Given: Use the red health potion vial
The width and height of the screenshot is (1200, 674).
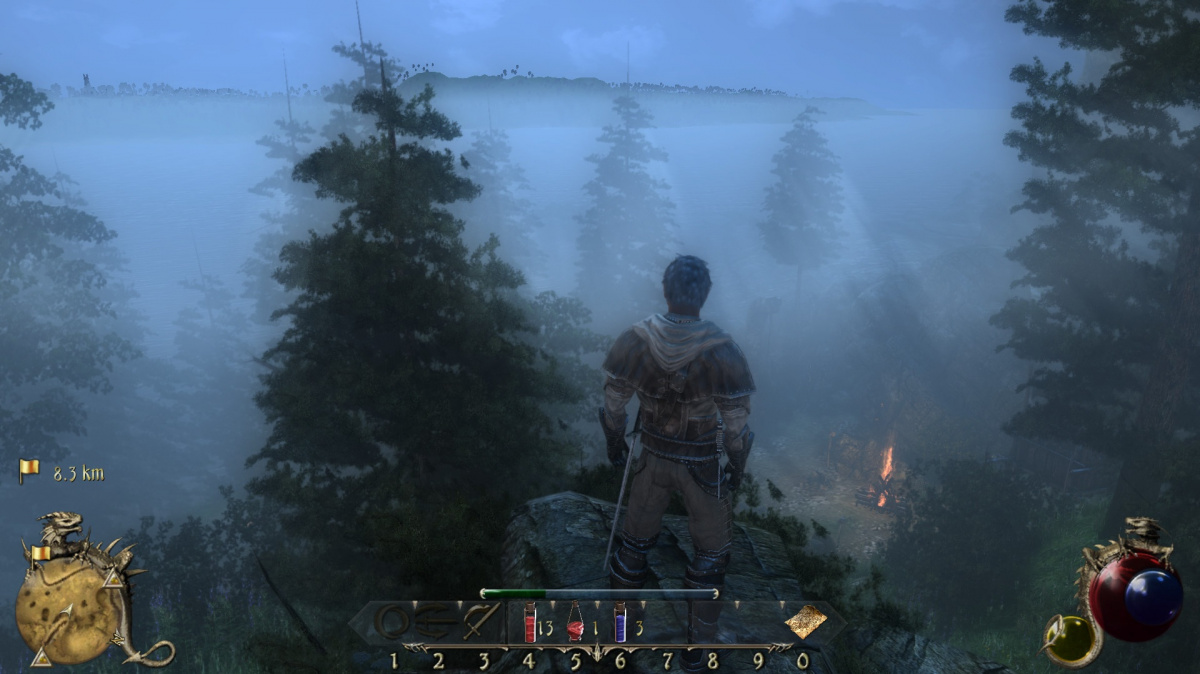Looking at the screenshot, I should 529,623.
